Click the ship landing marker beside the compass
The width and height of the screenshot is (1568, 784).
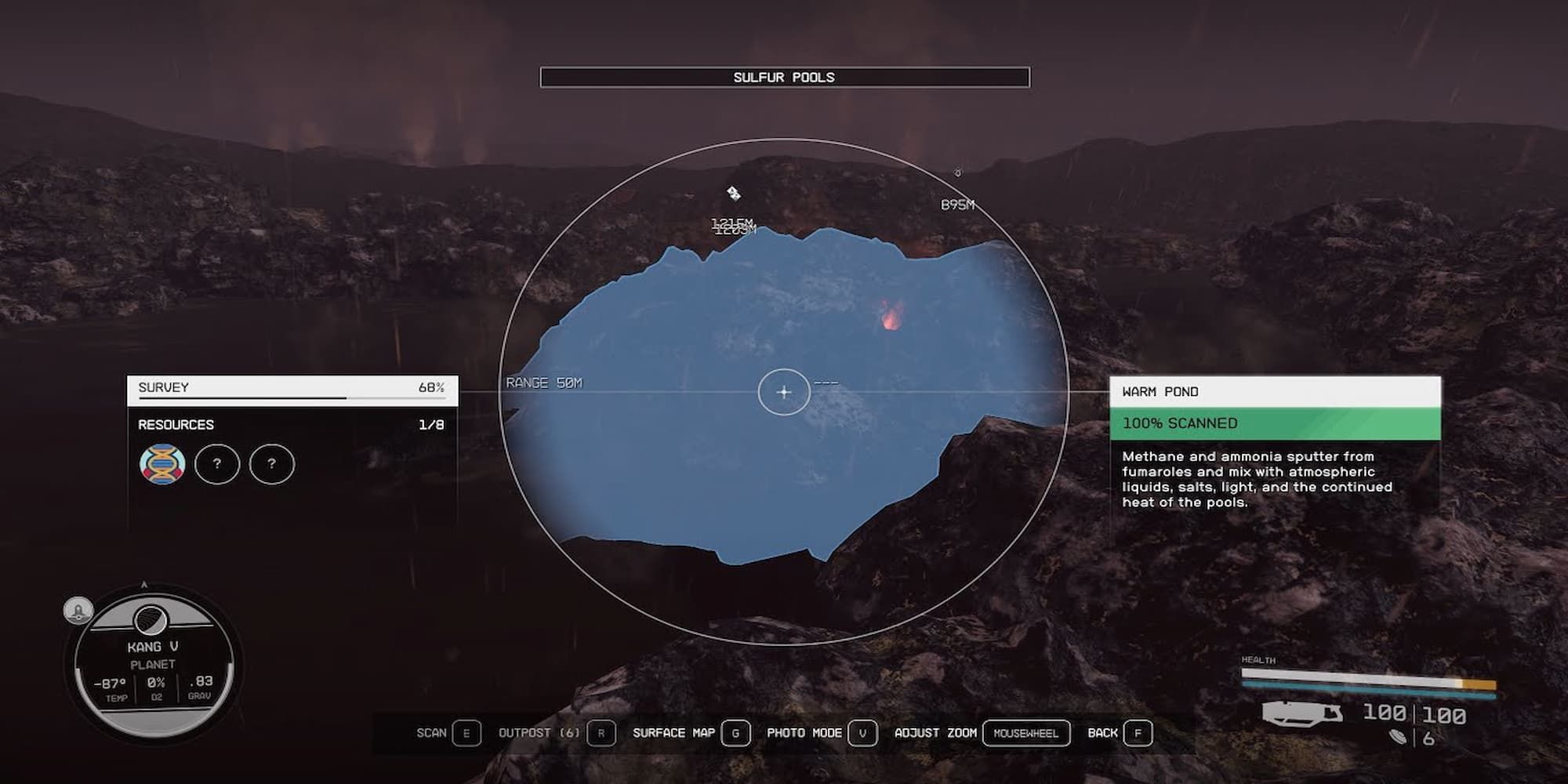point(78,610)
